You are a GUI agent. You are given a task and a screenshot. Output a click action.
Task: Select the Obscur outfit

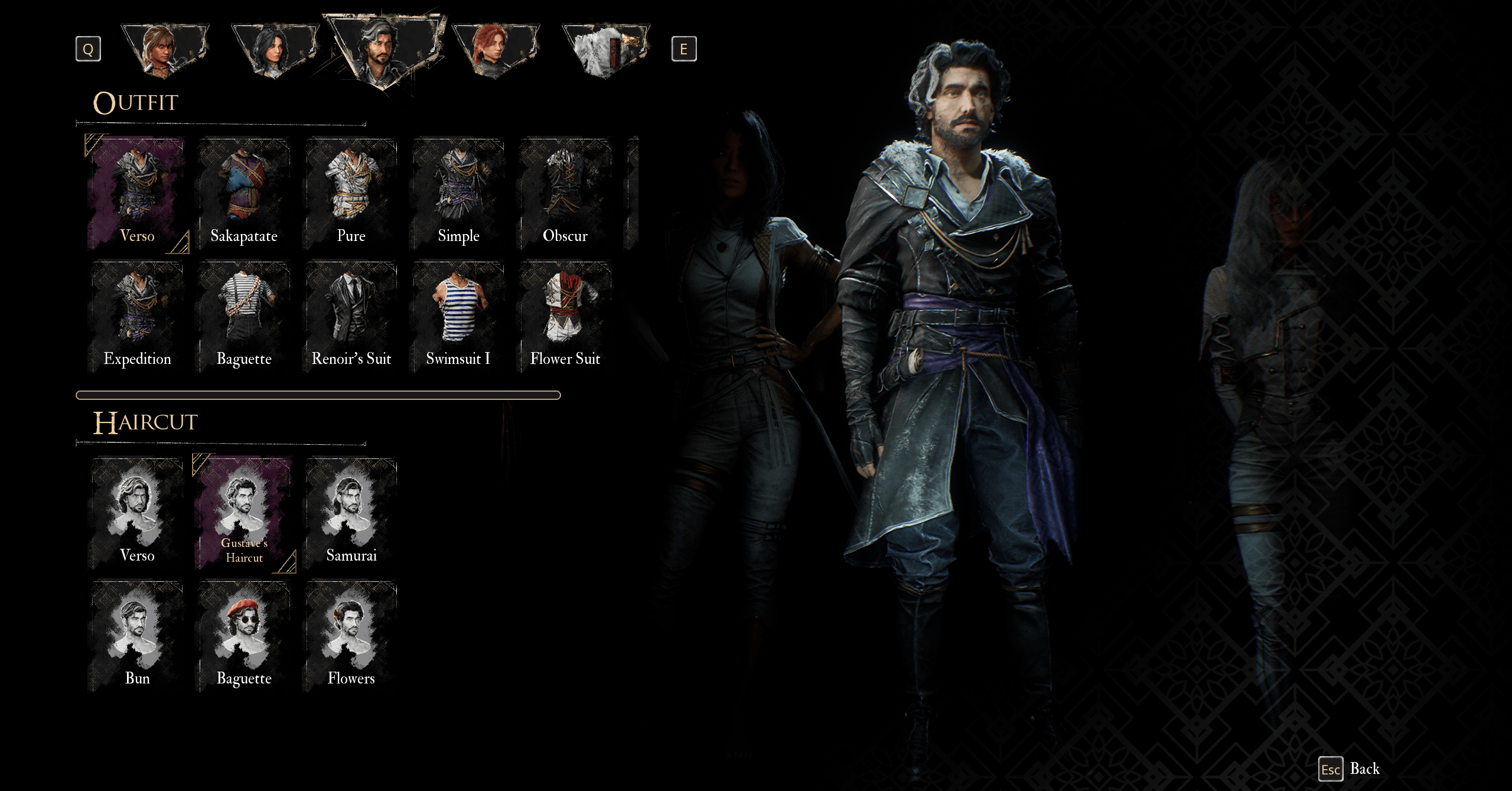[565, 194]
